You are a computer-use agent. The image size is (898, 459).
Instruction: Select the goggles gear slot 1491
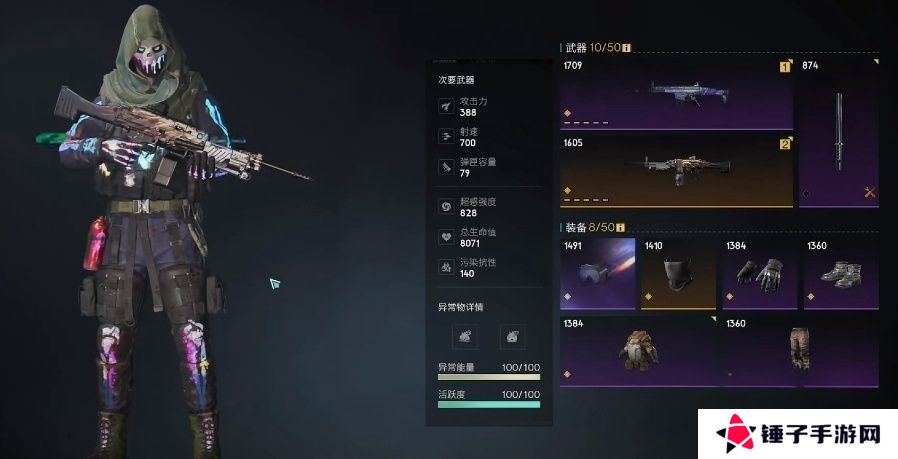tap(598, 272)
